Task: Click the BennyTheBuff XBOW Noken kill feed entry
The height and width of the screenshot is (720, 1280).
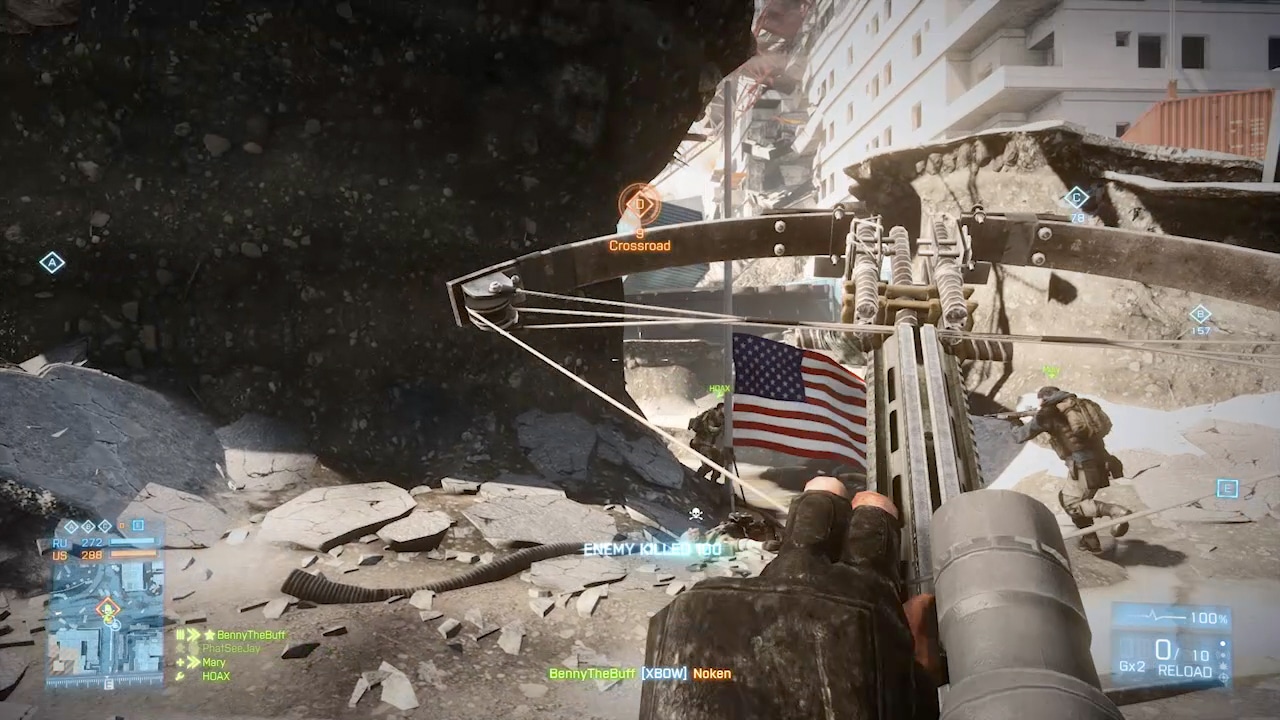Action: point(640,674)
